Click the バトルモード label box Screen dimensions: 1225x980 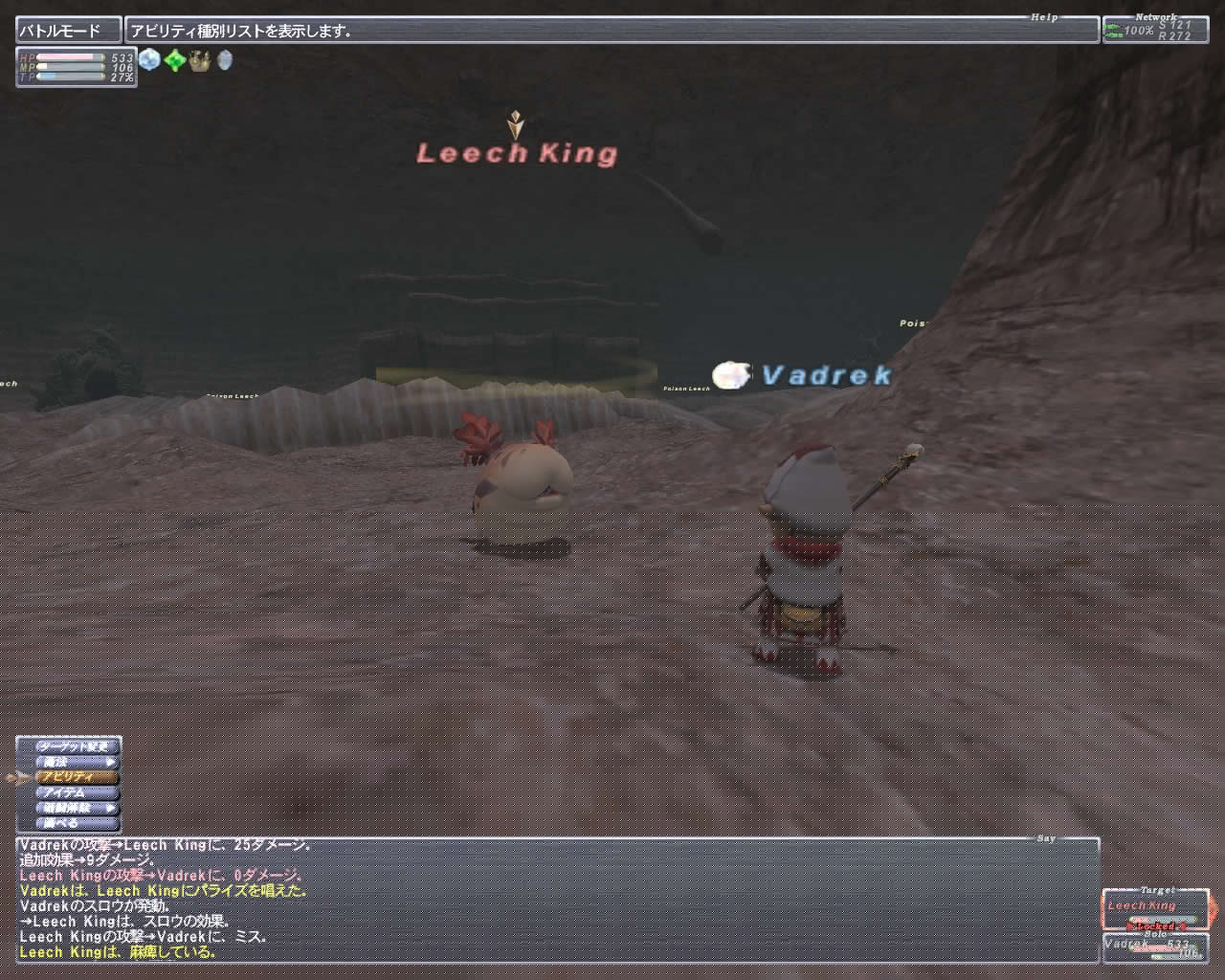tap(69, 31)
